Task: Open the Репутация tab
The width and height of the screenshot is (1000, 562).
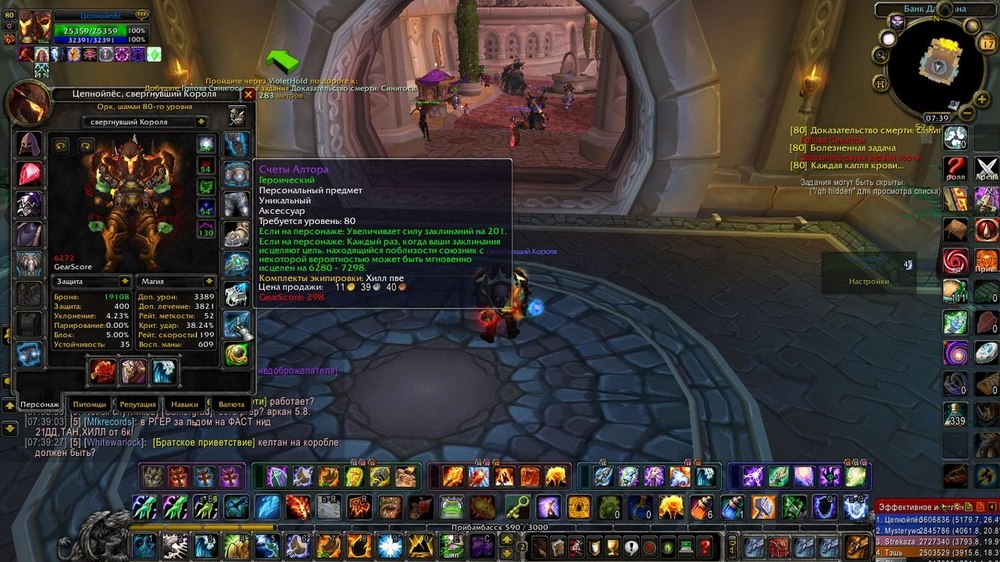Action: pyautogui.click(x=137, y=404)
